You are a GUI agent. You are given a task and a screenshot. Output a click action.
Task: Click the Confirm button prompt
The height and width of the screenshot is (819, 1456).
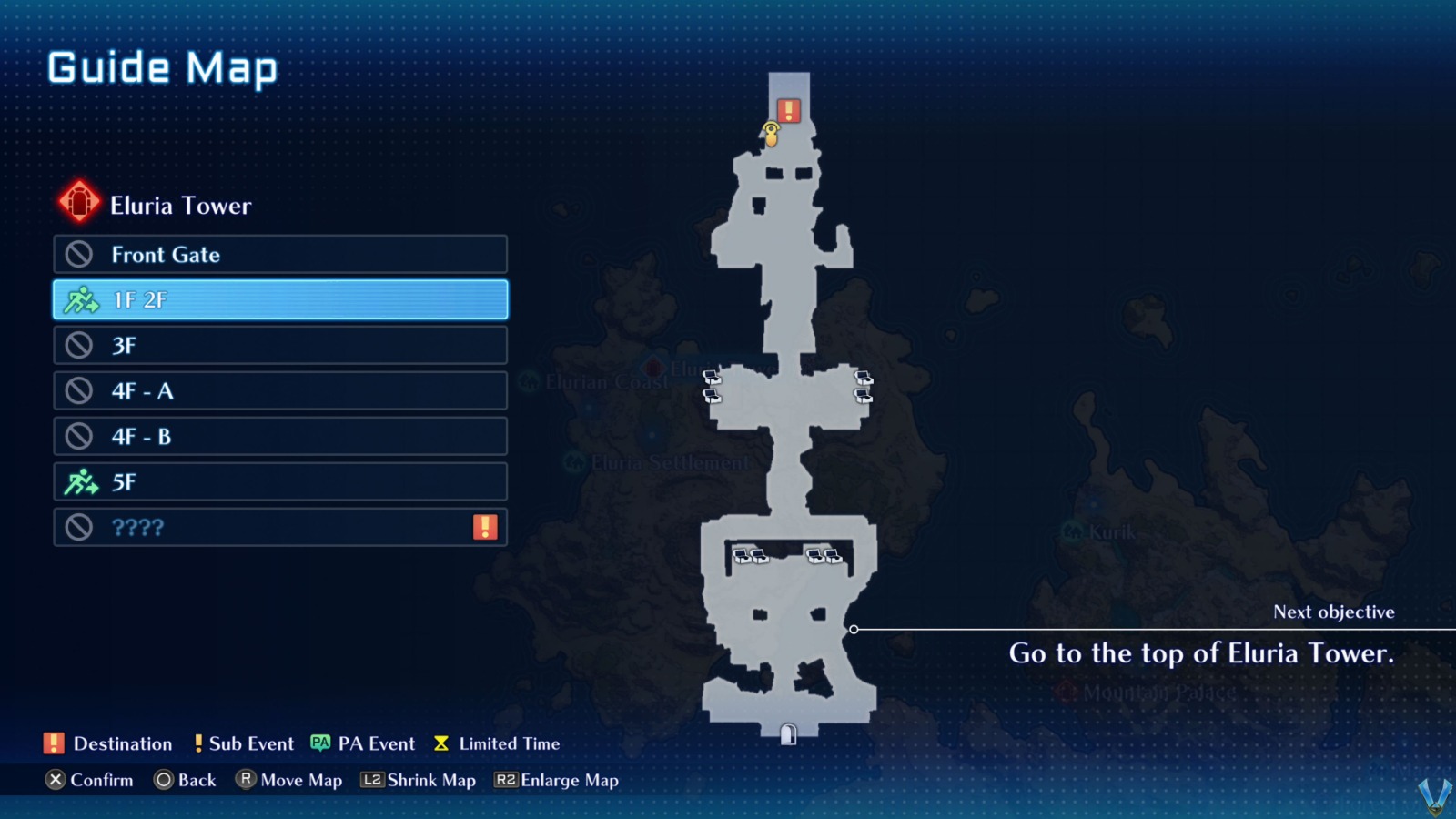[89, 780]
